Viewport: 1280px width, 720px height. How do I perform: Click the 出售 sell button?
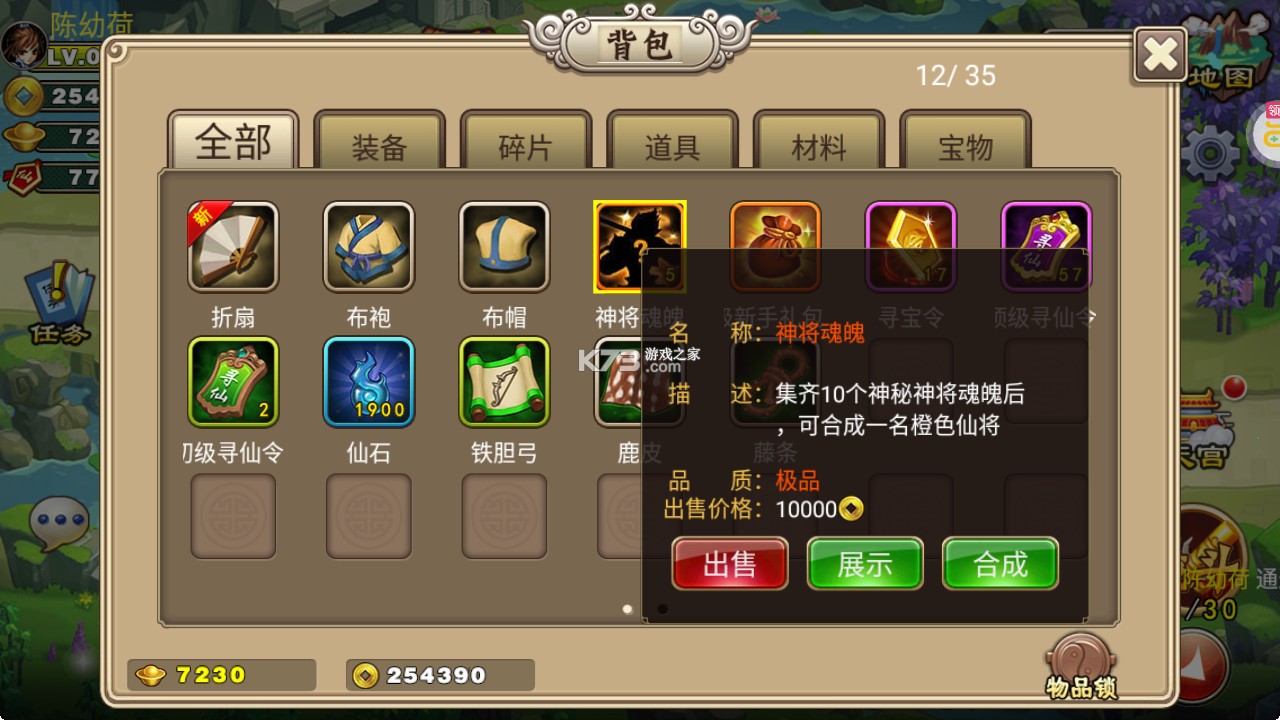point(729,564)
